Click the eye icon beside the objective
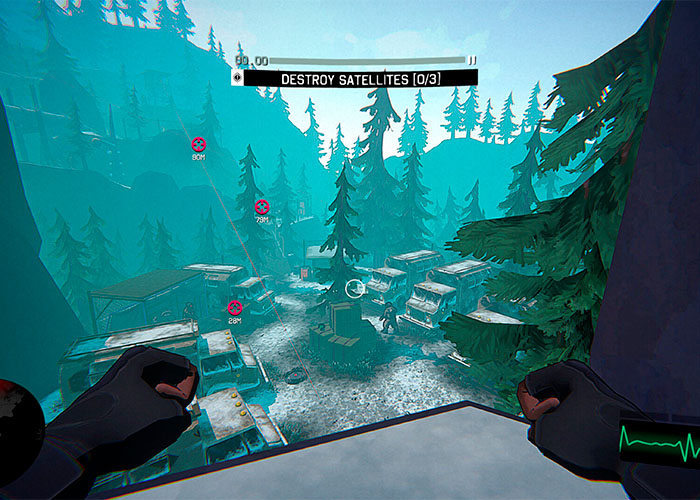The image size is (700, 500). 237,77
